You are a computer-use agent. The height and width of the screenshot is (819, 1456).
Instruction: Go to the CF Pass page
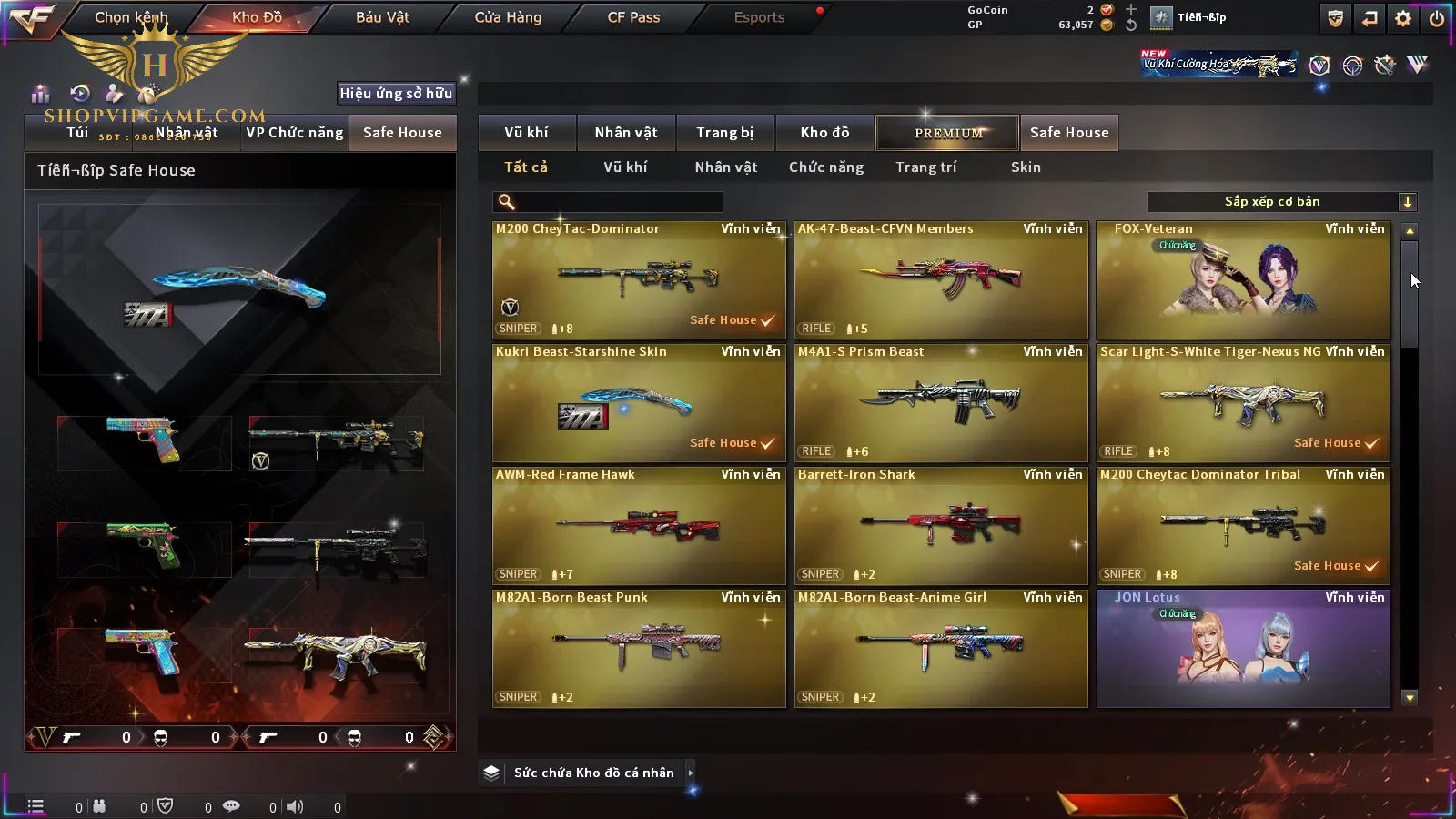click(633, 17)
